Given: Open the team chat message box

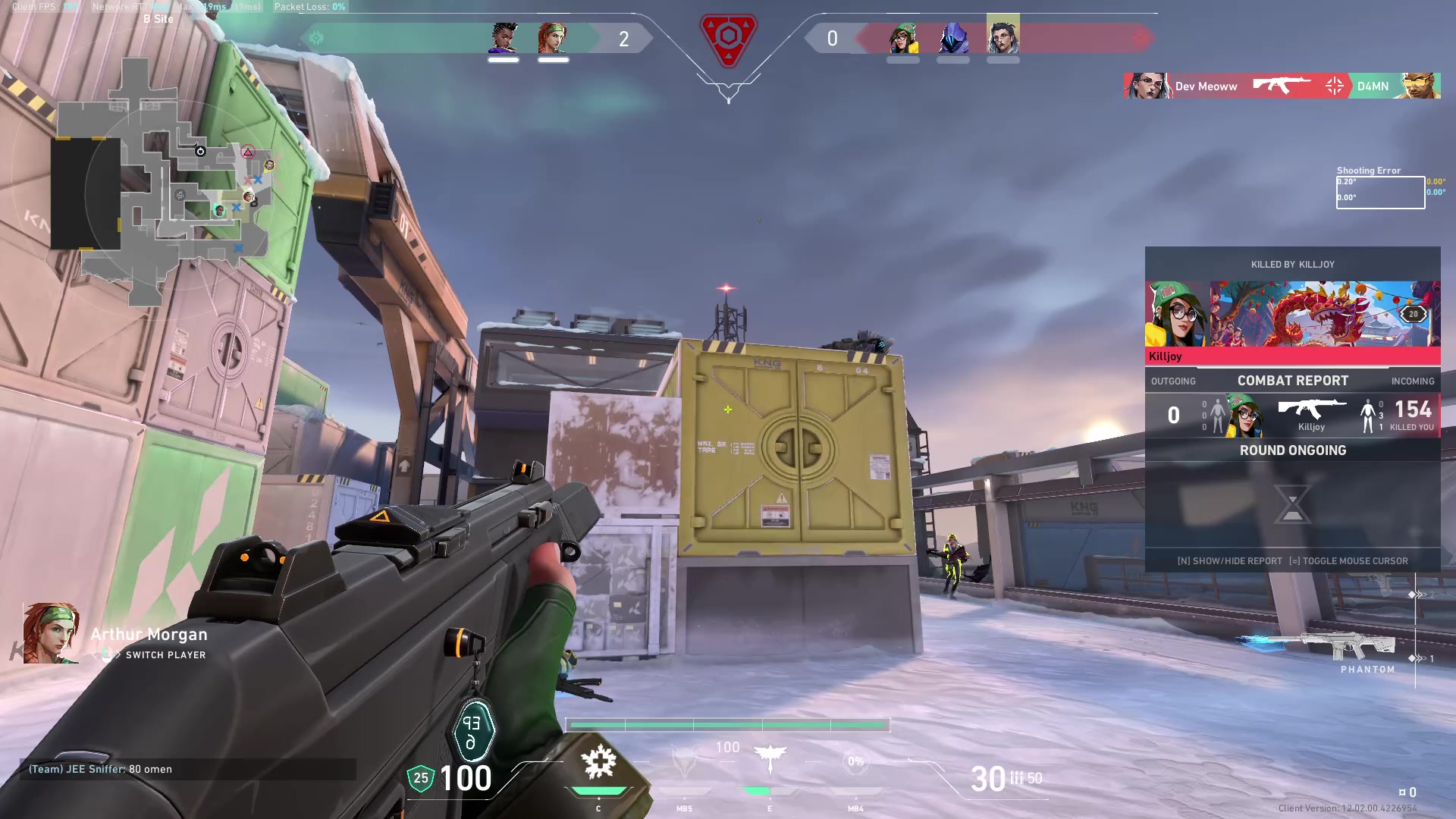Looking at the screenshot, I should (x=188, y=769).
